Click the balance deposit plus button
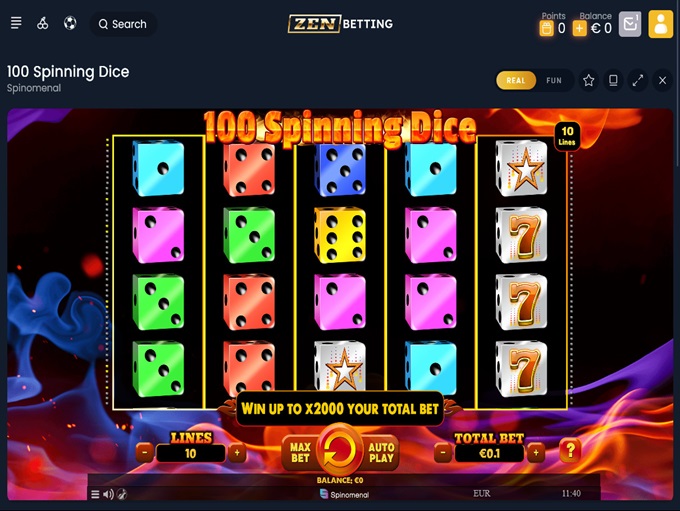This screenshot has height=511, width=680. (579, 29)
